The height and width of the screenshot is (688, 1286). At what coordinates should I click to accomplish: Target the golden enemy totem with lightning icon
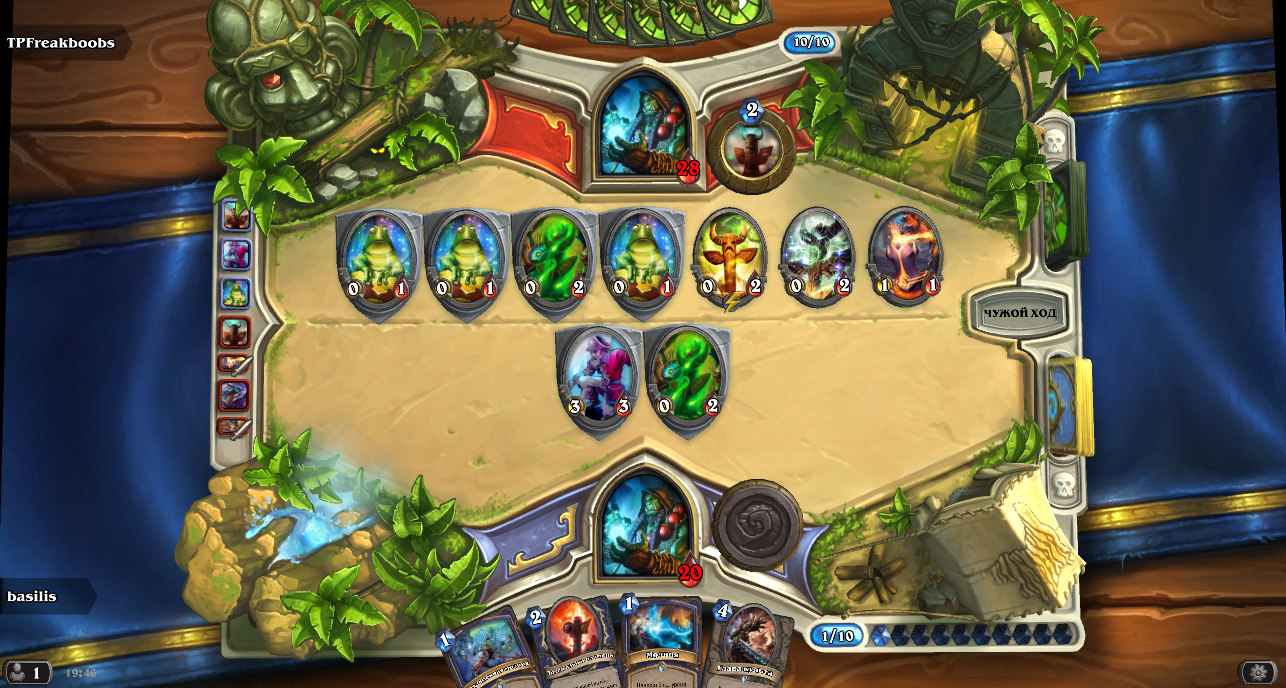729,257
